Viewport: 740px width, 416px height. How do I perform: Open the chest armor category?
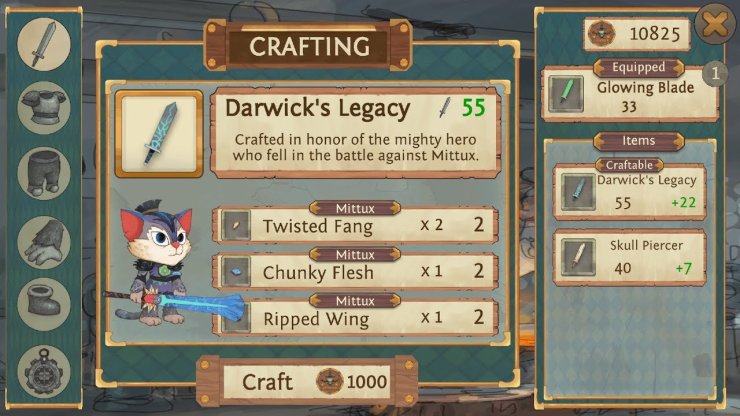(x=44, y=107)
